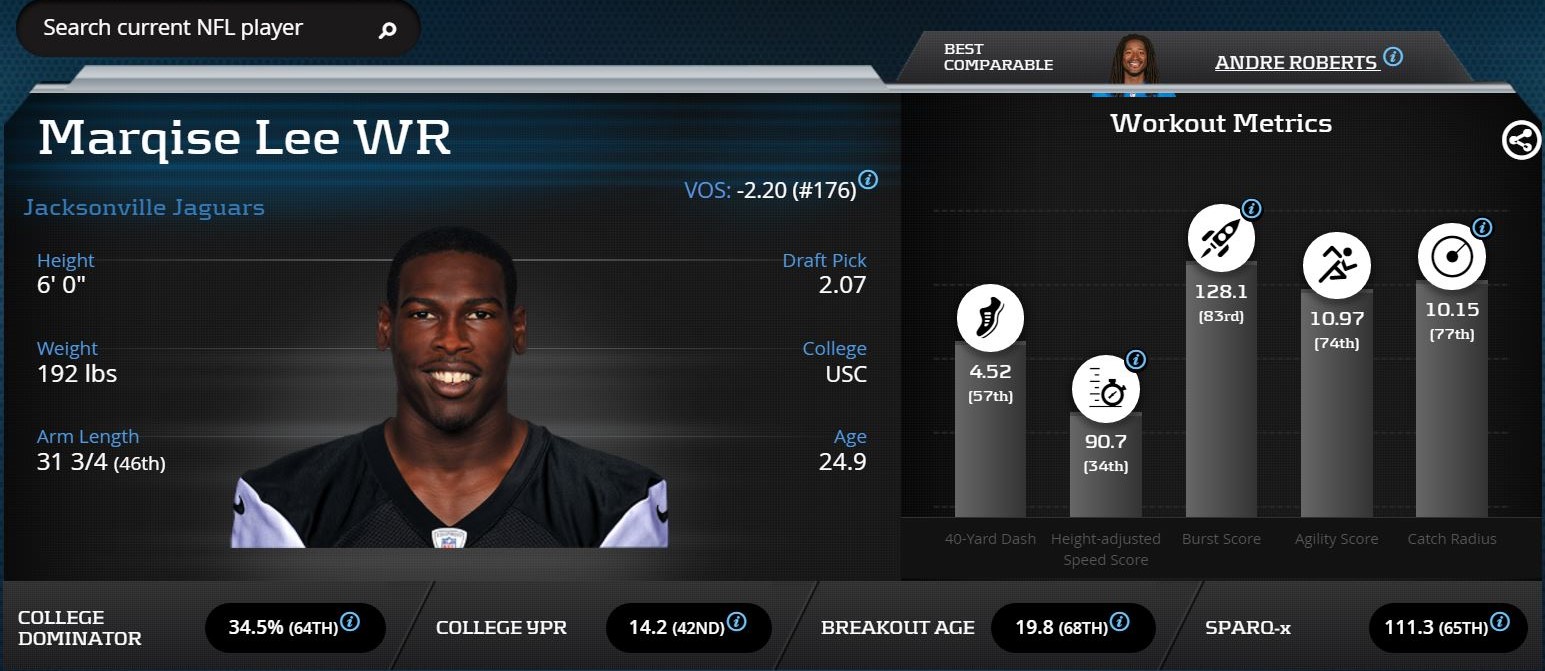Click the share icon button

[x=1521, y=141]
